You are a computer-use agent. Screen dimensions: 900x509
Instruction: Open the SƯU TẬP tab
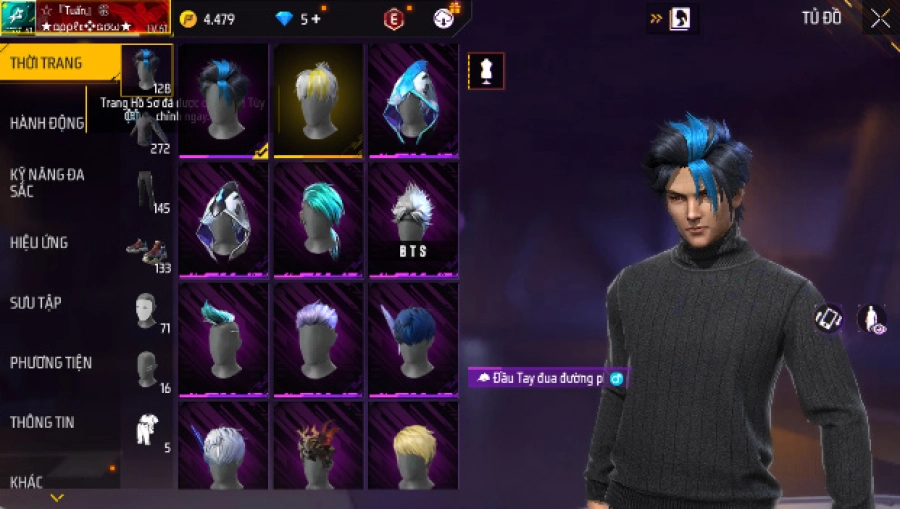click(36, 302)
